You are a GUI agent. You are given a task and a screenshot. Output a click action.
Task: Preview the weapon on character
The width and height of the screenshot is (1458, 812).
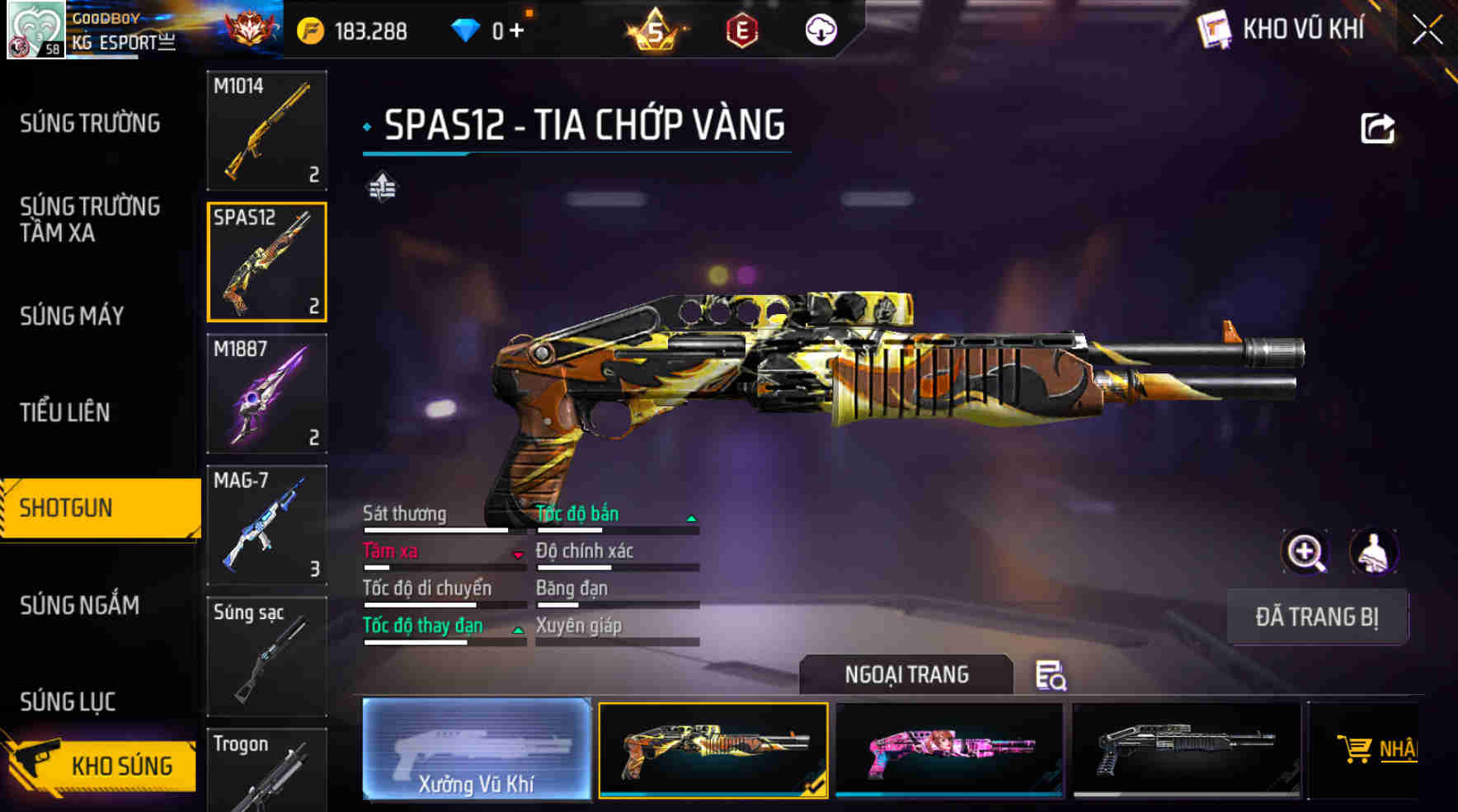1373,552
